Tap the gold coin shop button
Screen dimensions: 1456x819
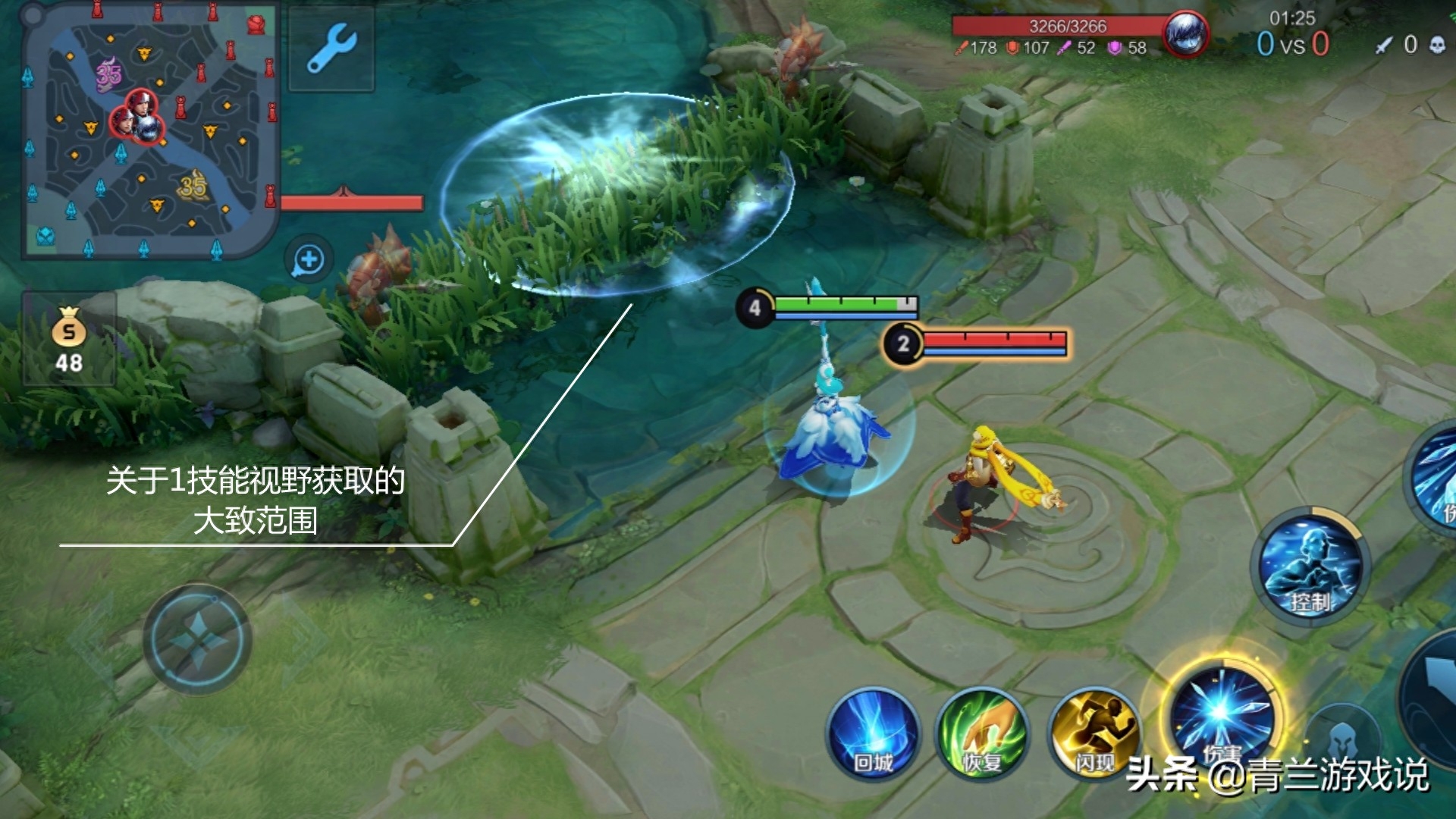tap(68, 339)
